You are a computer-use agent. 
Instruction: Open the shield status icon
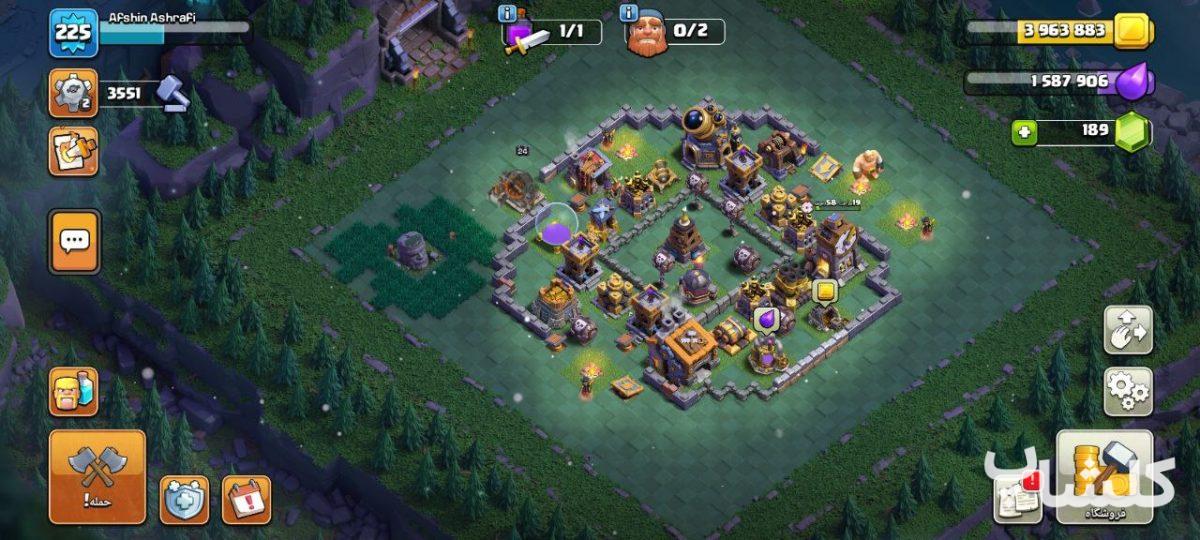coord(184,499)
